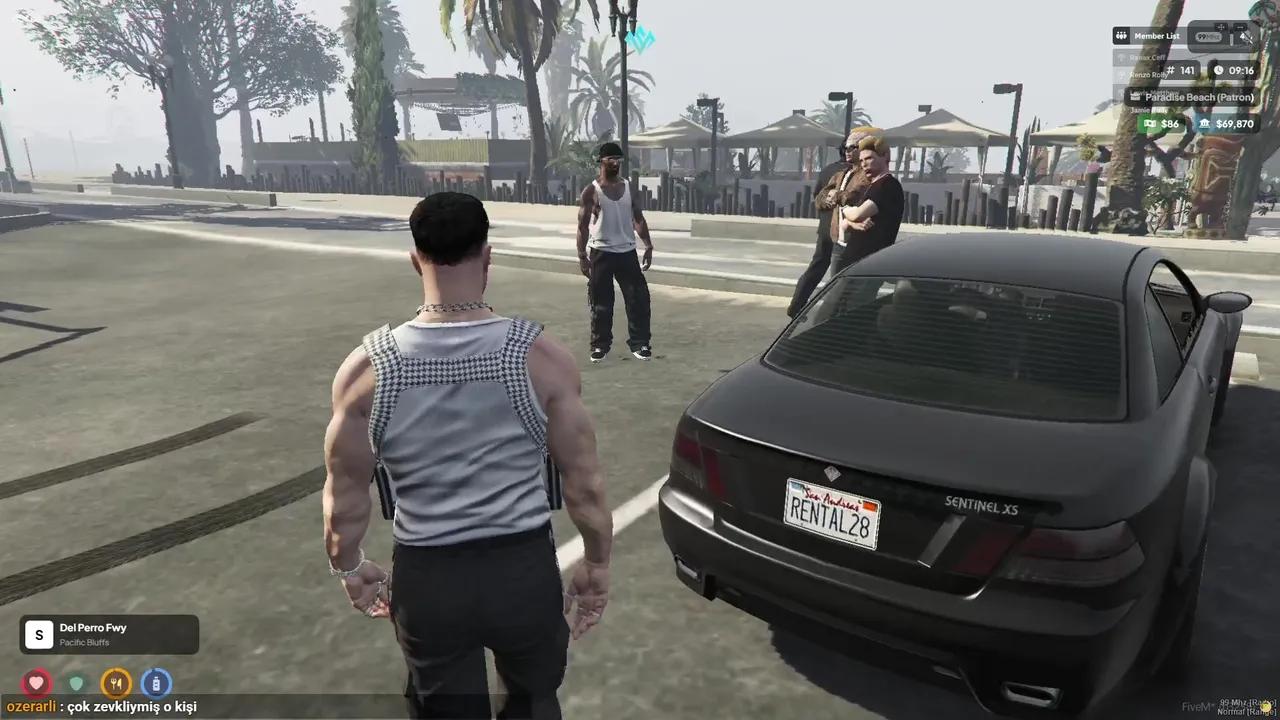Select the green armor shield icon

coord(76,683)
